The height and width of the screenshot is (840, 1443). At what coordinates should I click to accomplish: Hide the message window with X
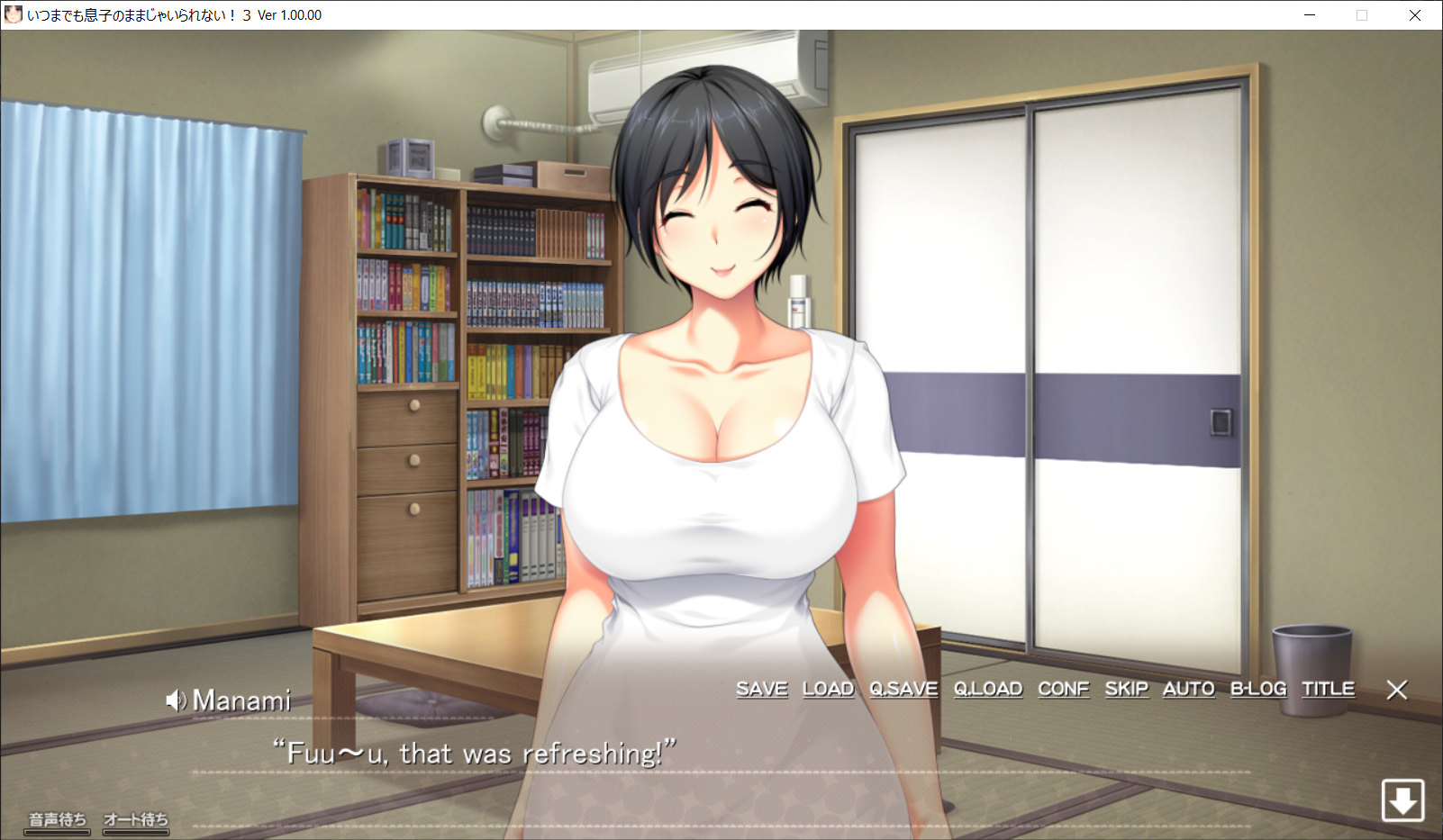tap(1396, 690)
